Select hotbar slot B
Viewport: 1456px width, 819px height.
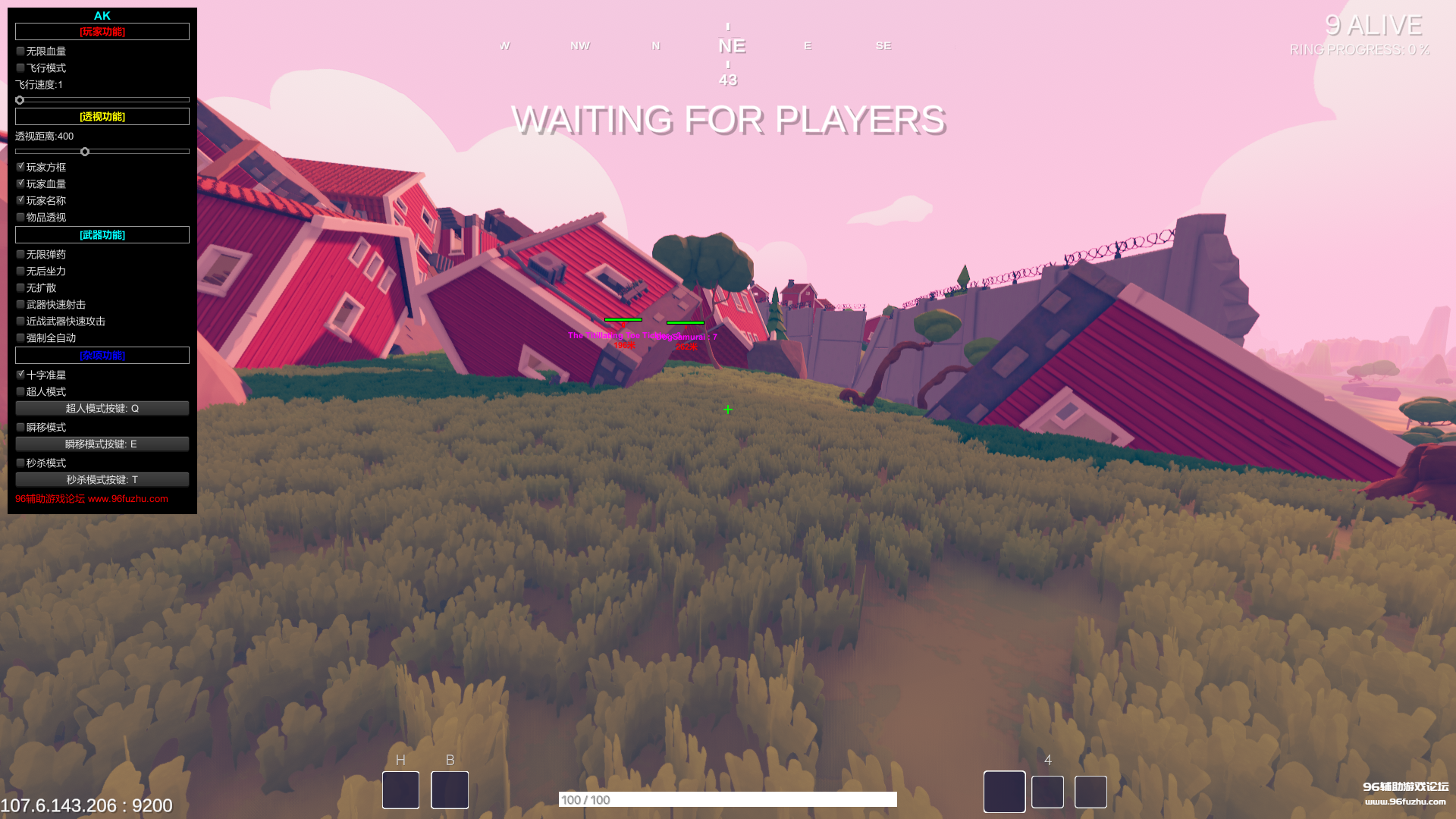click(449, 789)
